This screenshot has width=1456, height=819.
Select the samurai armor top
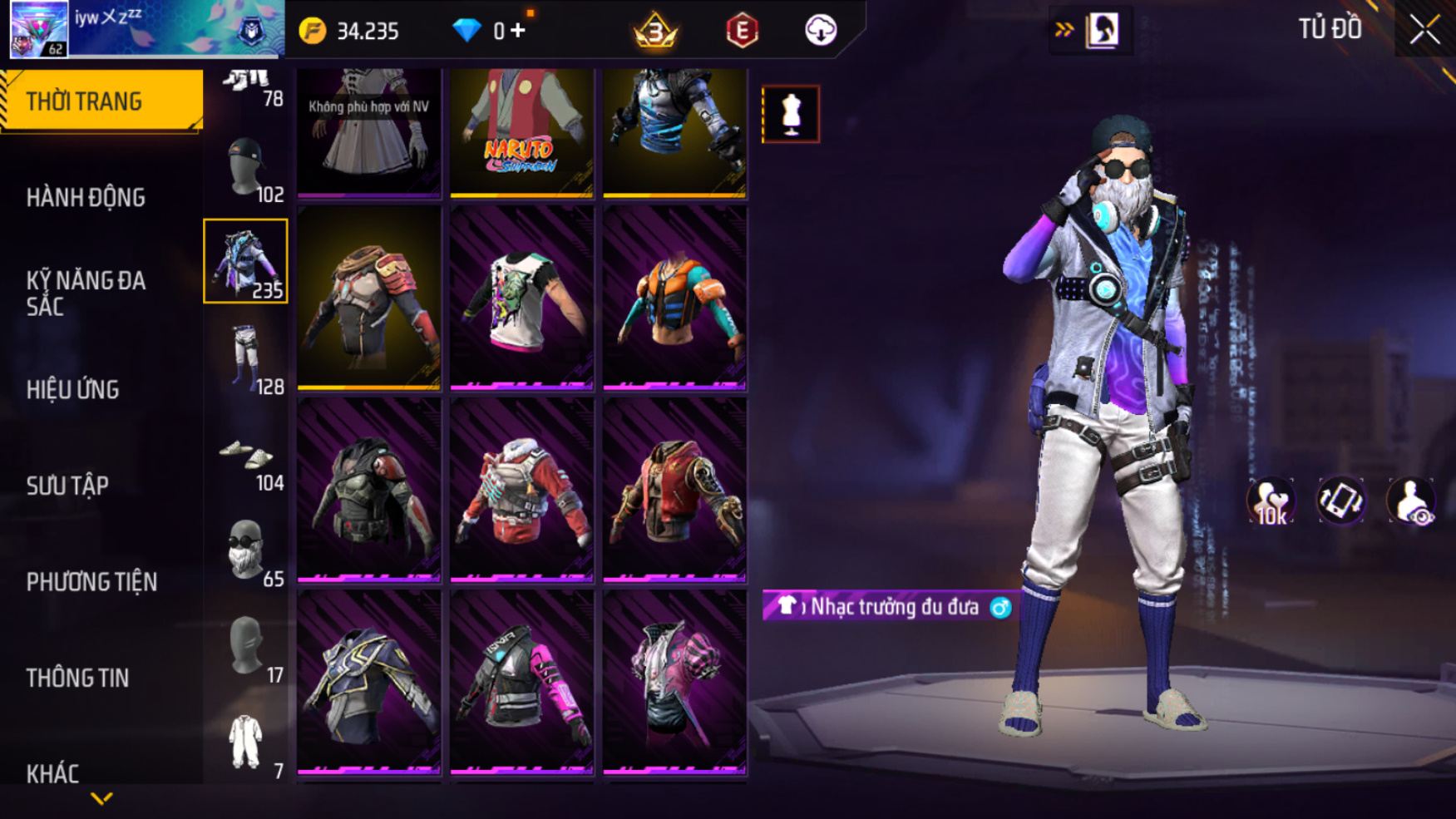368,298
